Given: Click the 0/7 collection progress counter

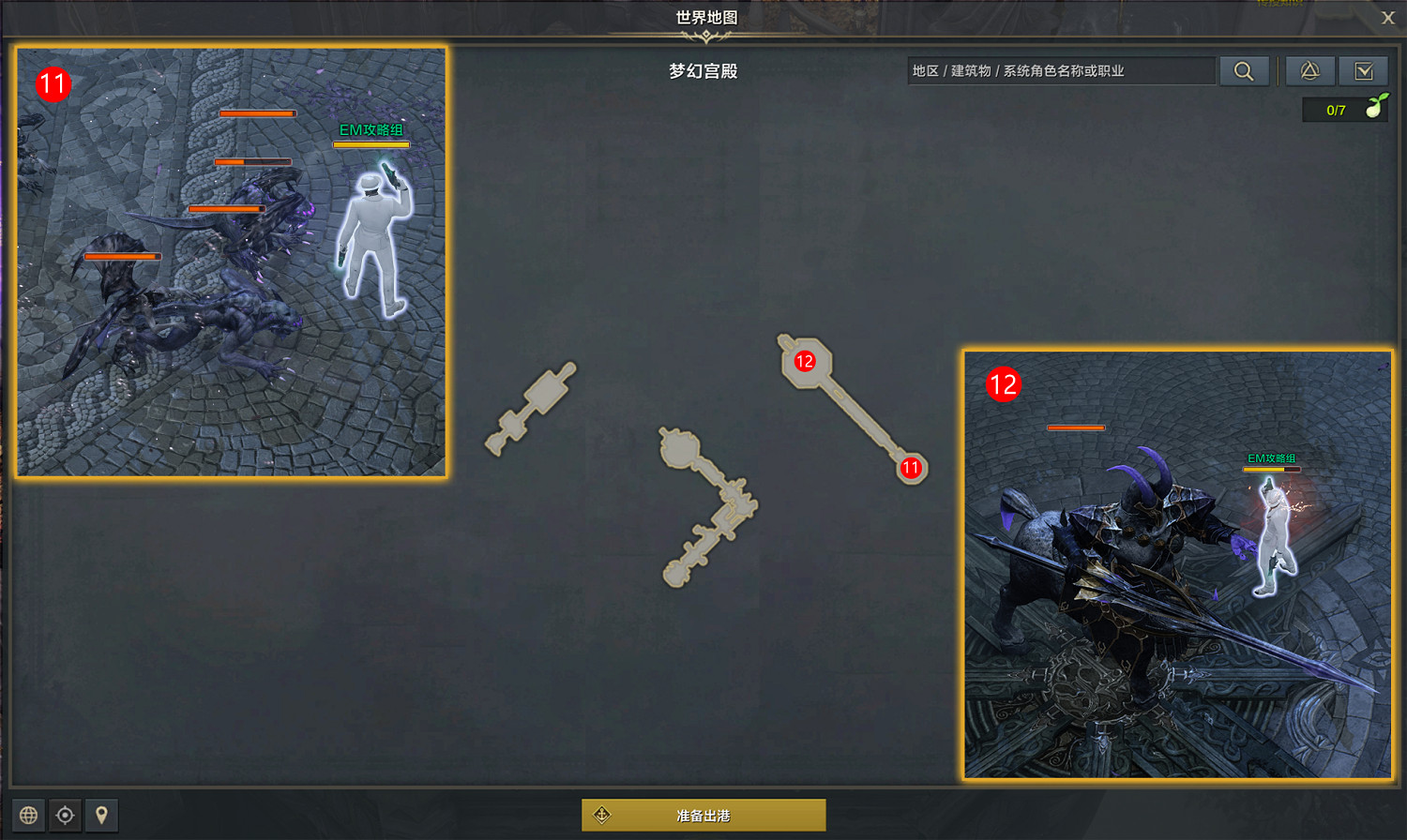Looking at the screenshot, I should pos(1334,109).
